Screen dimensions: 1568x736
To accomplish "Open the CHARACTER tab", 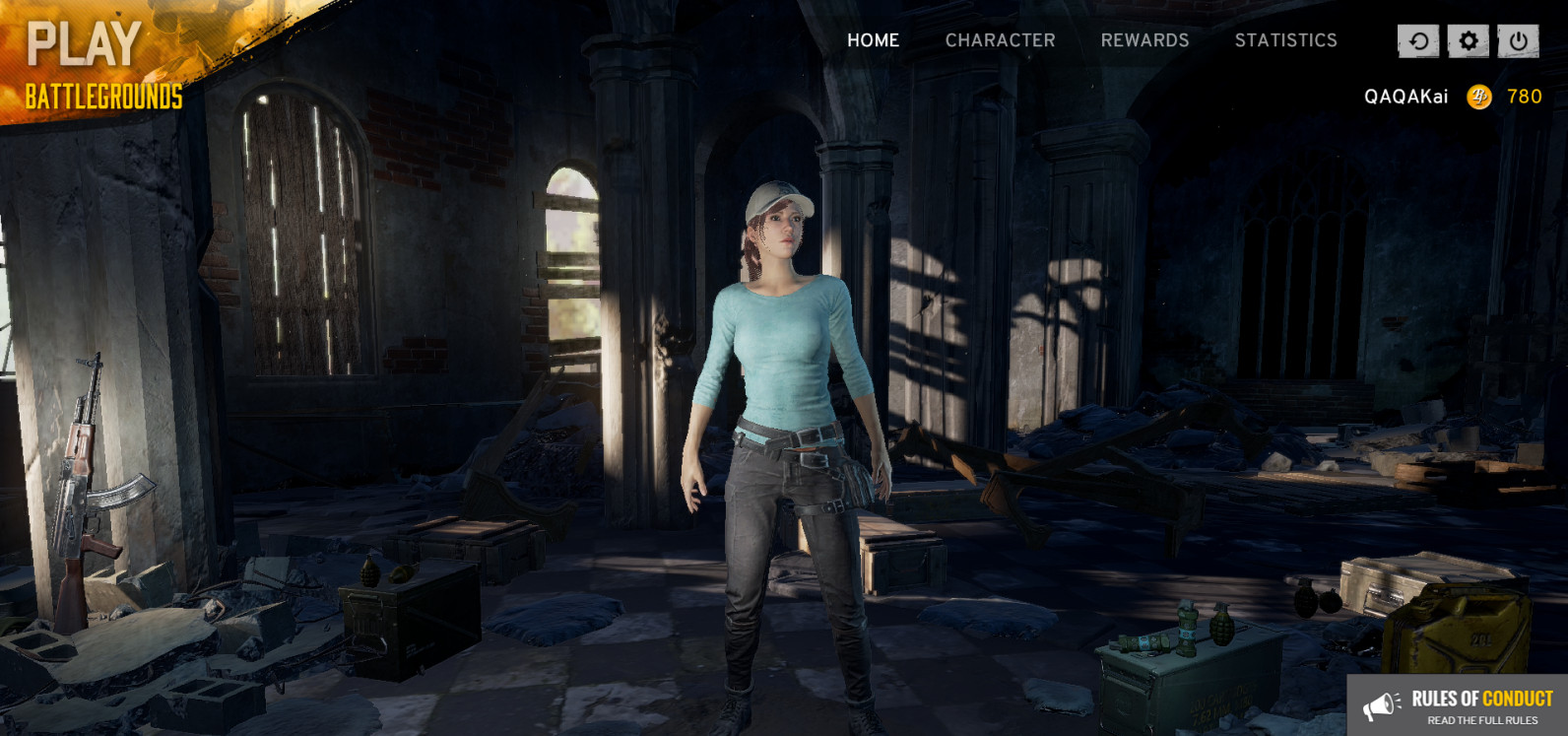I will tap(1000, 40).
